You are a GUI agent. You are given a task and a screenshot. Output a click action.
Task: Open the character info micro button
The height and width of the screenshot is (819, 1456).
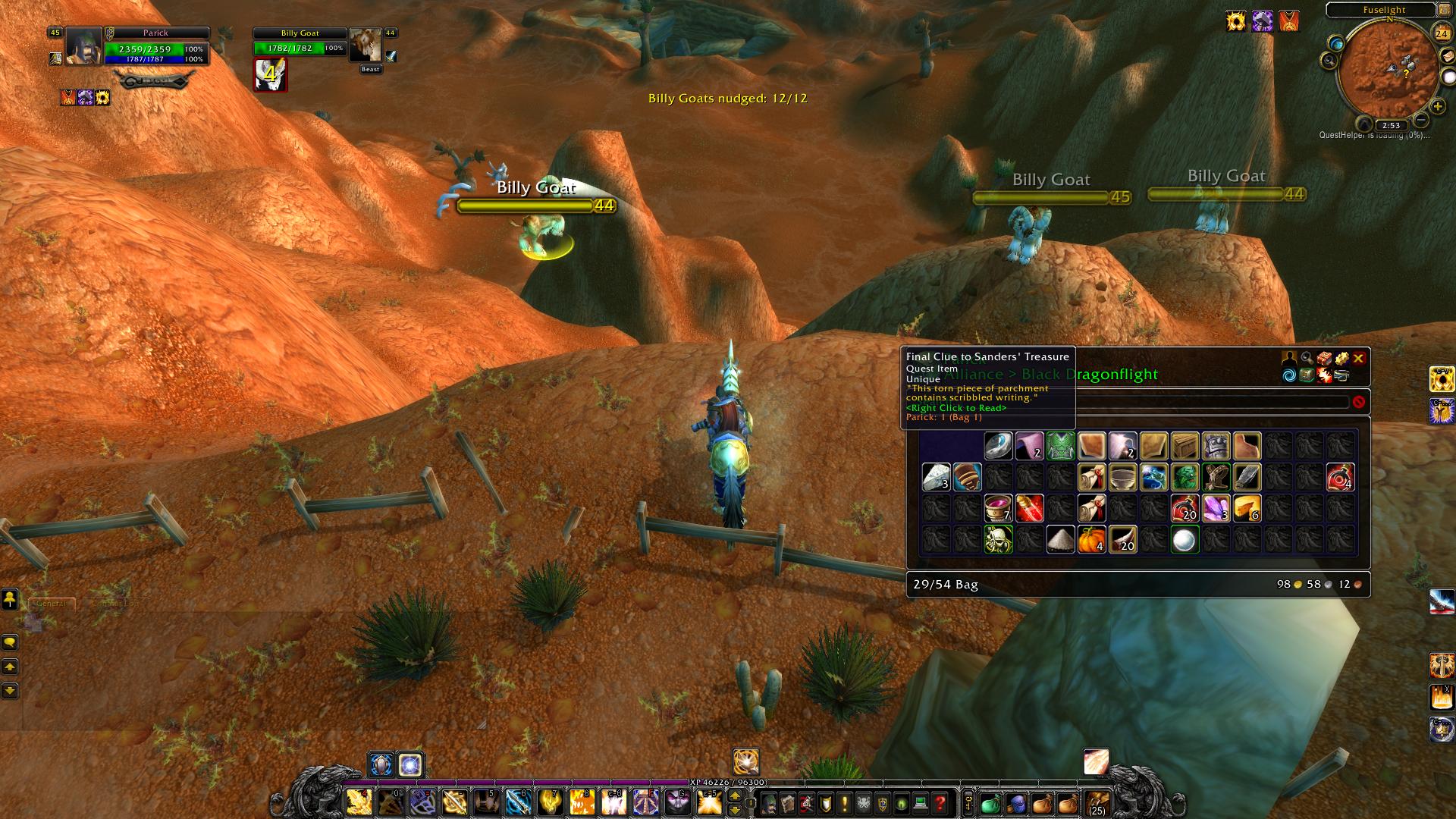[x=768, y=803]
